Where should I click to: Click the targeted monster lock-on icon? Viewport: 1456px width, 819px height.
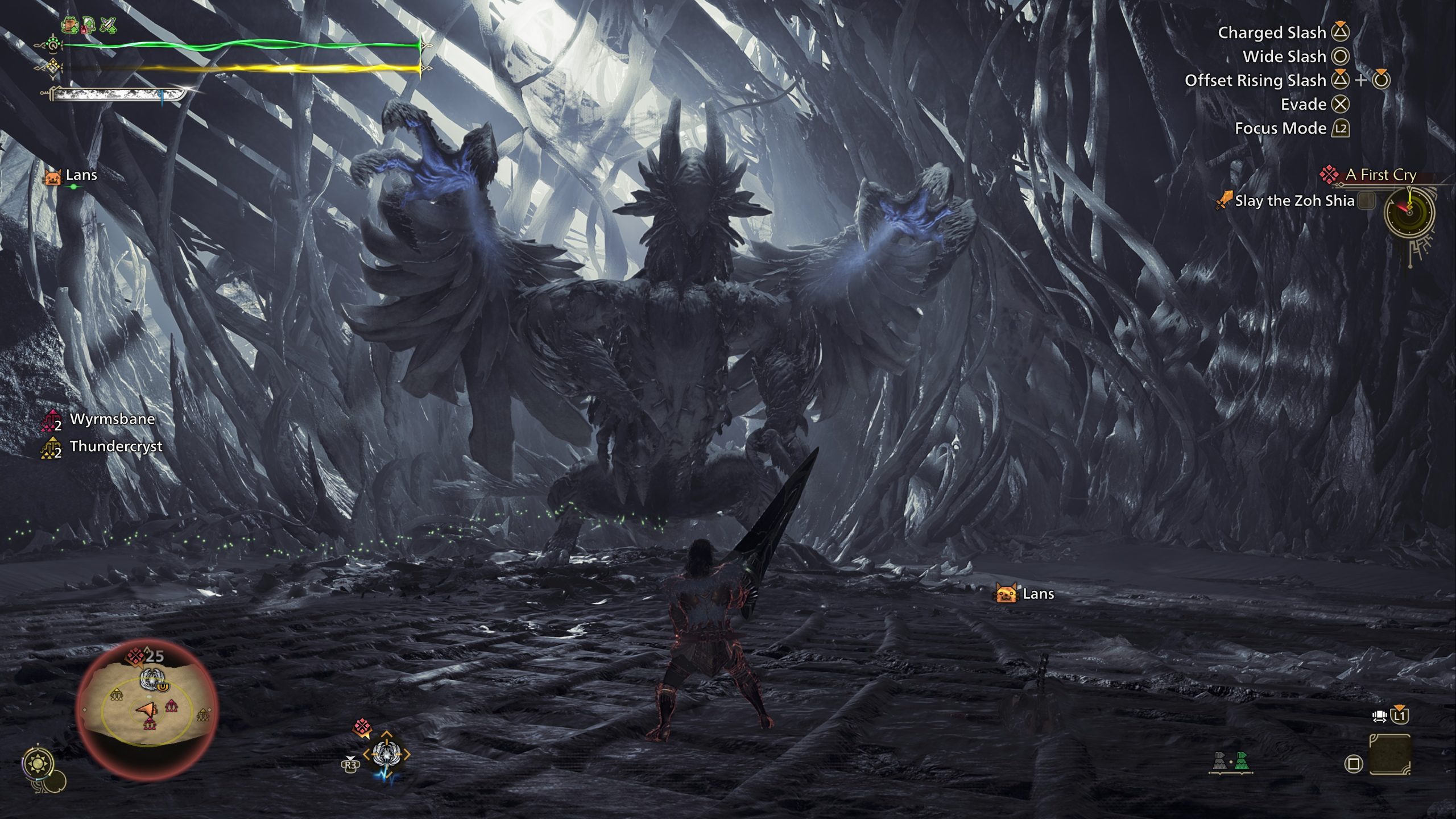click(x=386, y=755)
